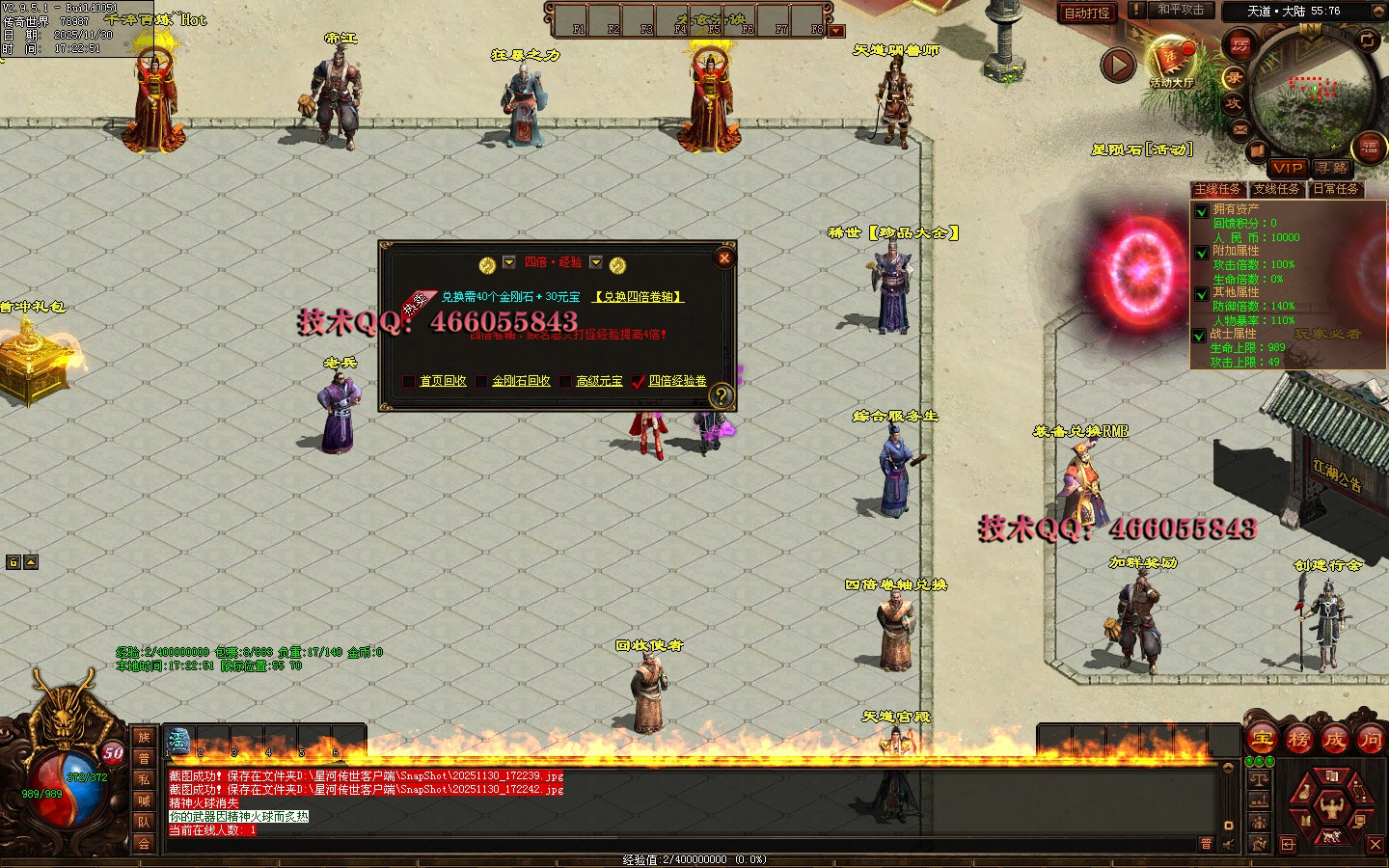Open the 活动大厅 activity hall icon
The width and height of the screenshot is (1389, 868).
click(1172, 63)
